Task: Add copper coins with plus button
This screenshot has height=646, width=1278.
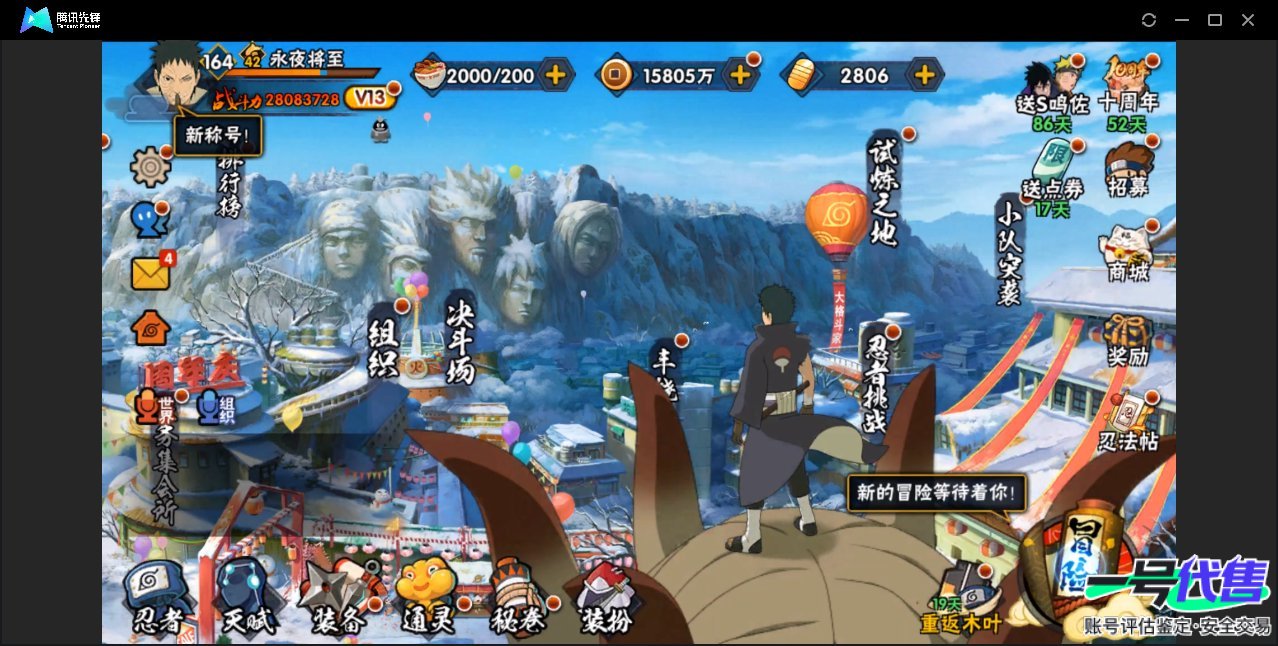Action: pyautogui.click(x=740, y=75)
